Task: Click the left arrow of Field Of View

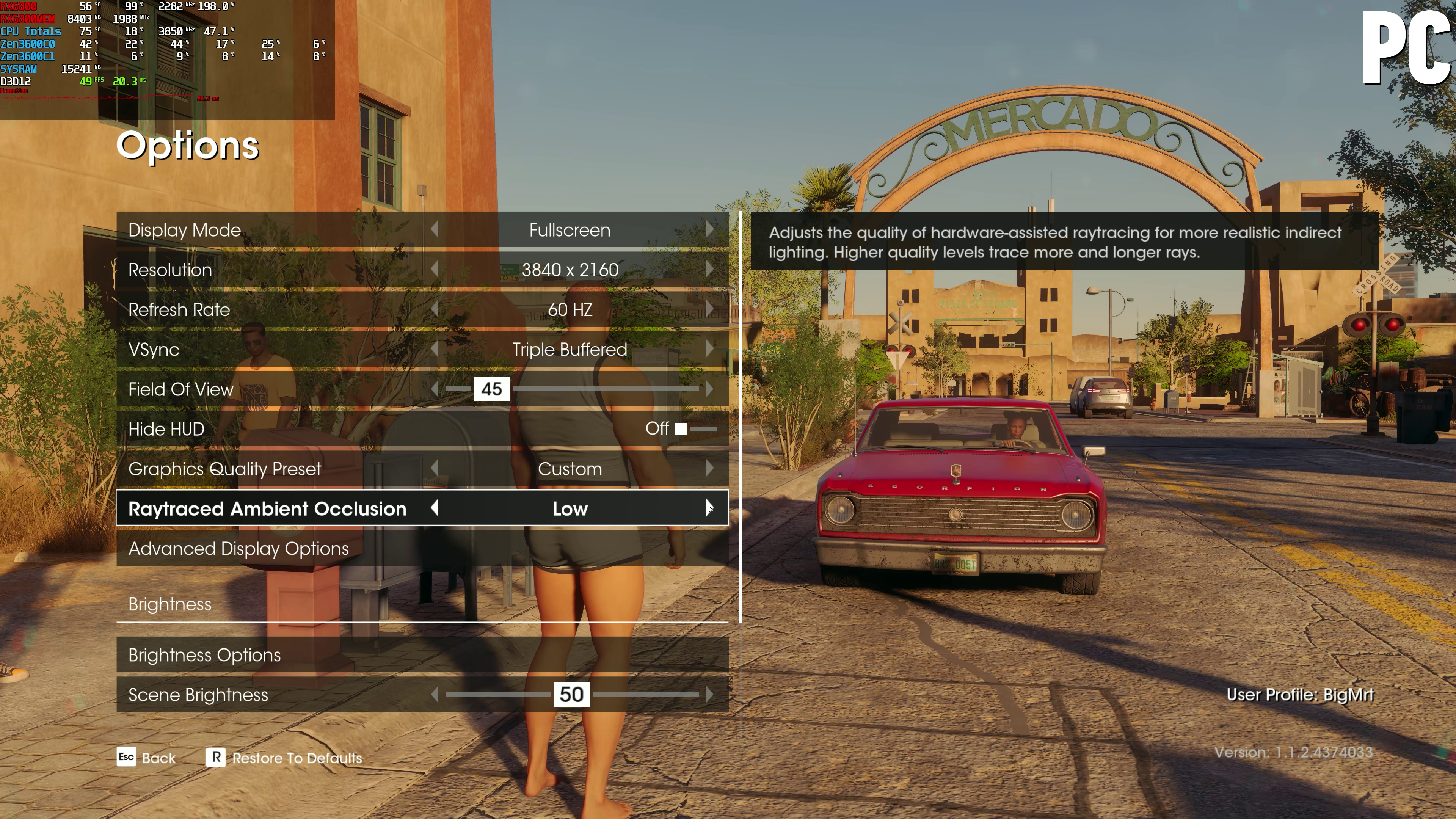Action: click(435, 389)
